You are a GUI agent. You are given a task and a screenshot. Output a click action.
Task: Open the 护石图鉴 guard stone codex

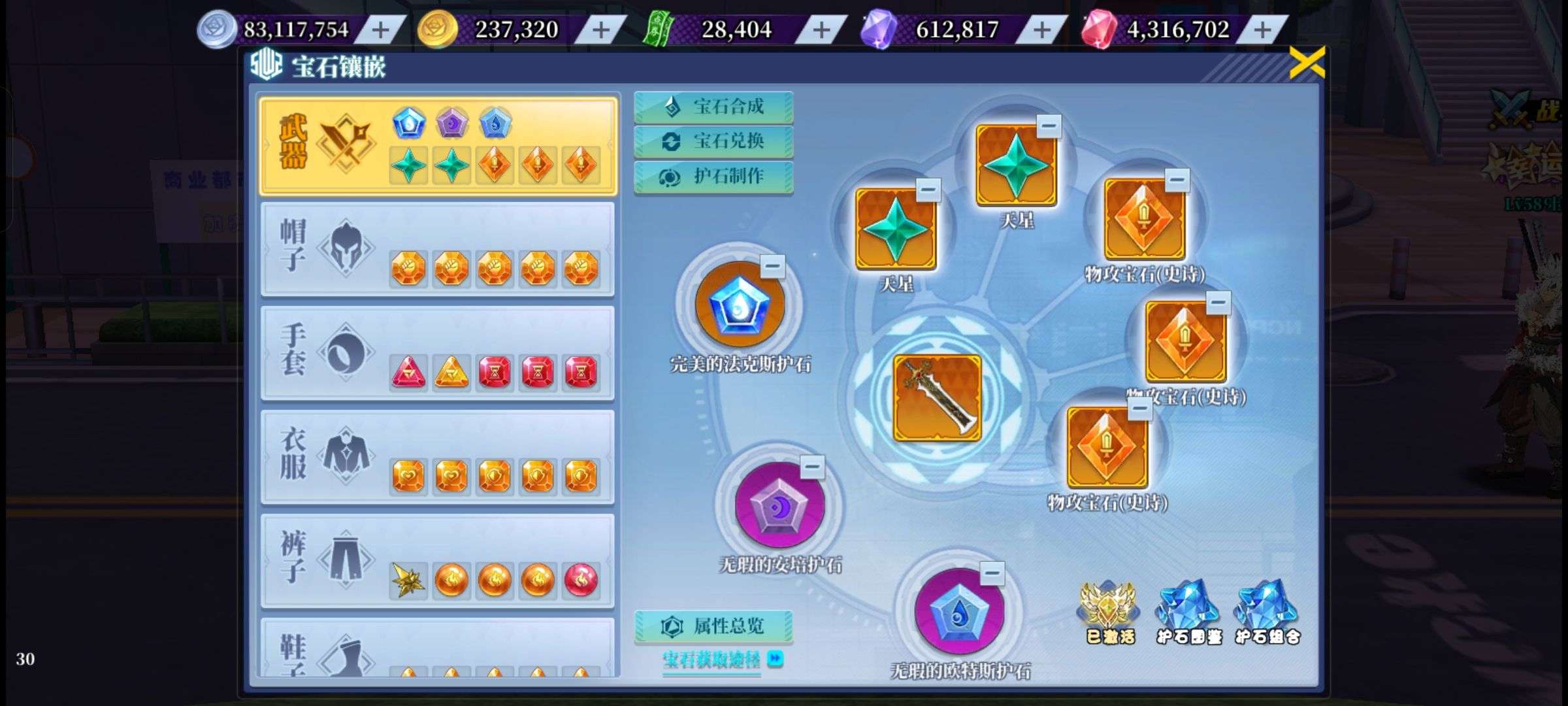1188,612
